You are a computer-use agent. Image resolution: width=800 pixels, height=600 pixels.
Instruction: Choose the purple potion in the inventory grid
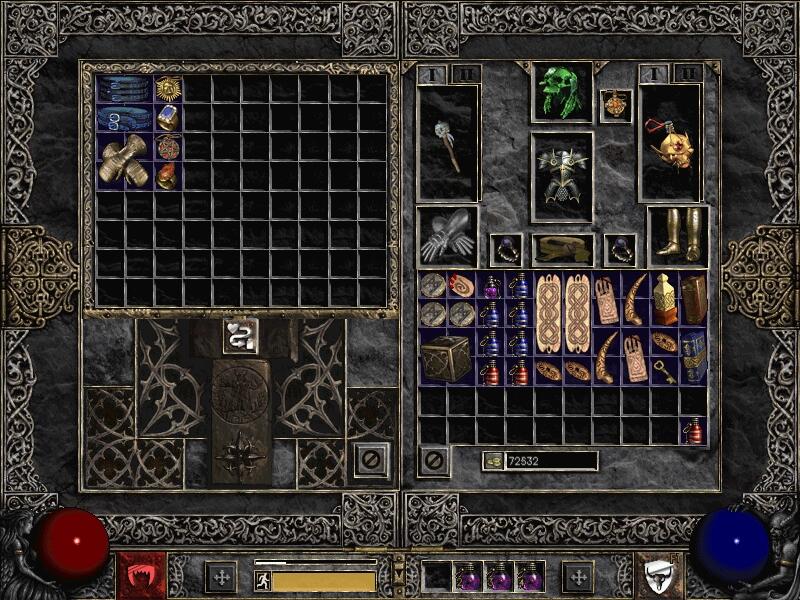pos(491,285)
